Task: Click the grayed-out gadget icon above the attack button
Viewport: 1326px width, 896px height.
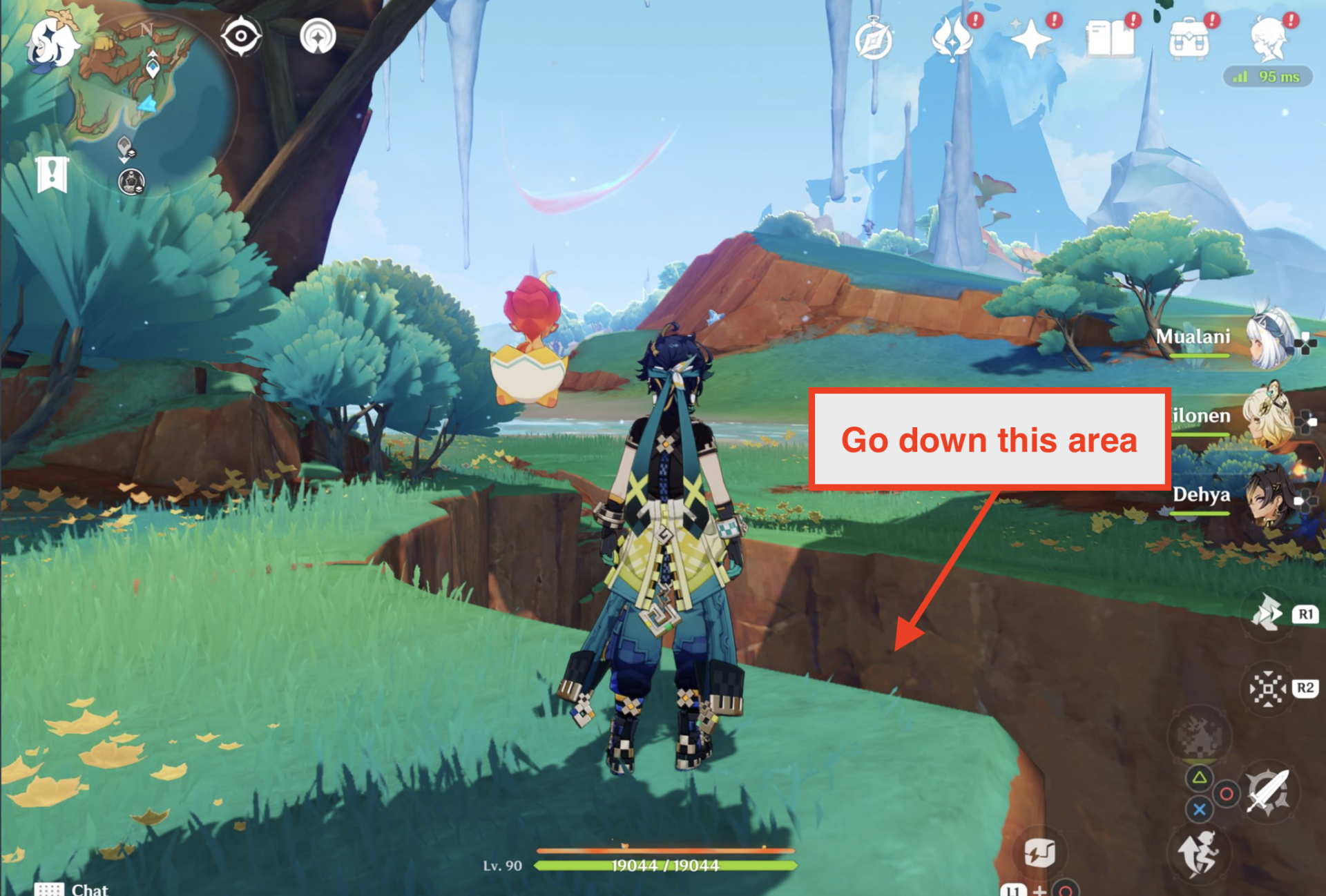Action: (x=1200, y=734)
